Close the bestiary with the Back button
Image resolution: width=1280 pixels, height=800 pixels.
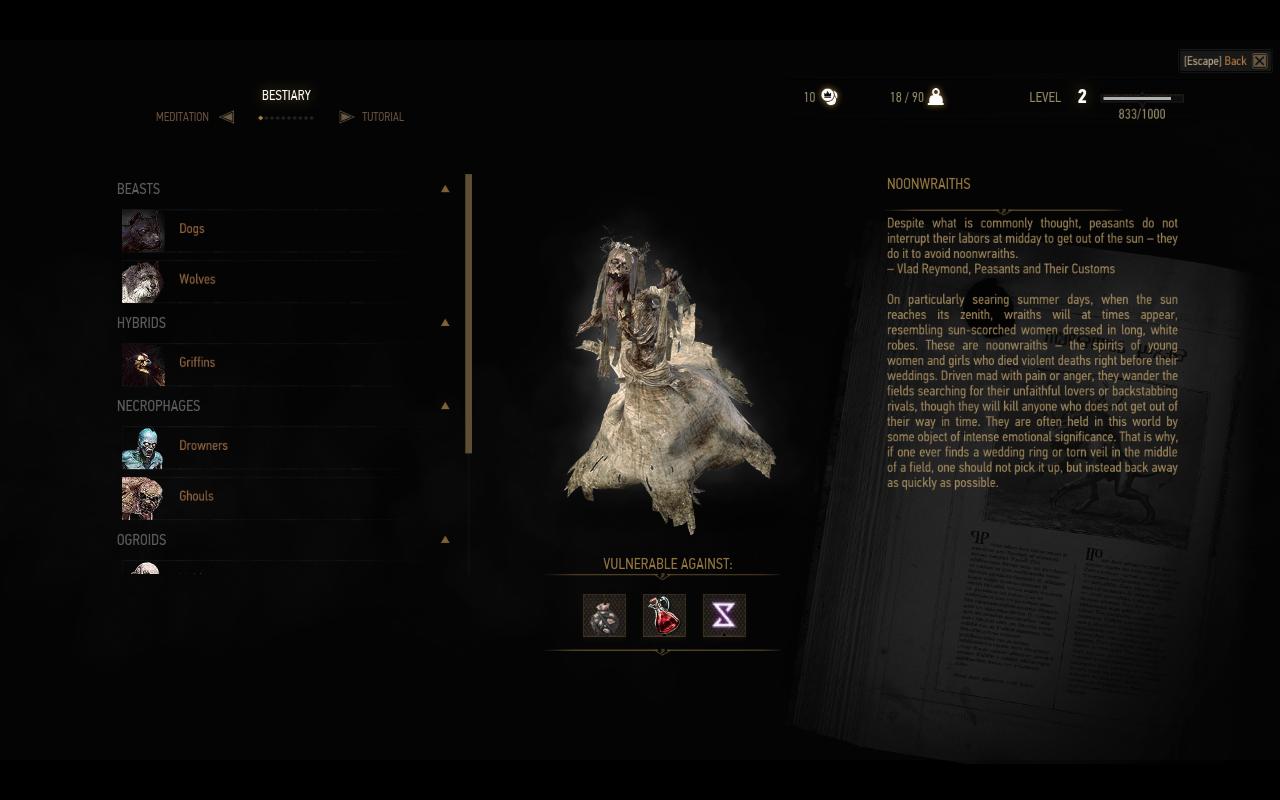pos(1225,61)
